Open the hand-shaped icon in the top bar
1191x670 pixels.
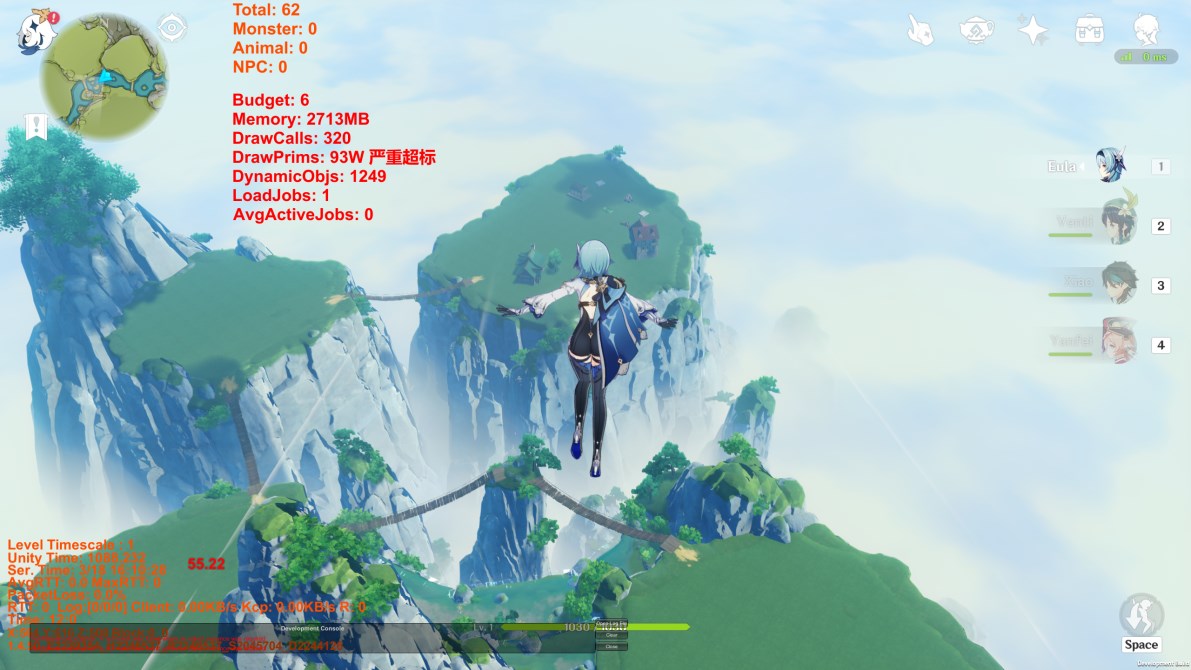pyautogui.click(x=920, y=30)
